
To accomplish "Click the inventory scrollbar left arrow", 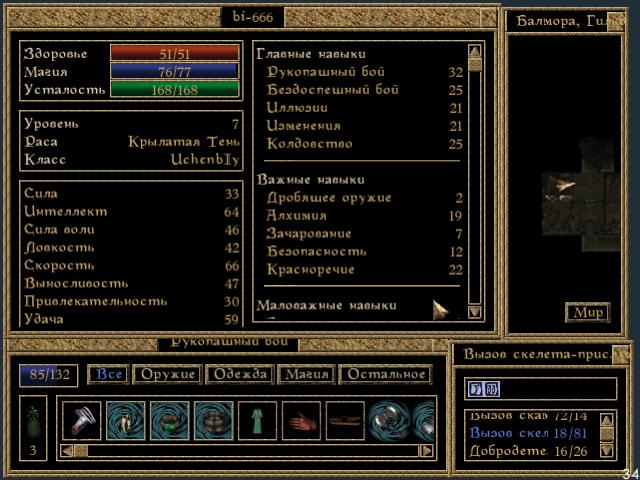I will pyautogui.click(x=66, y=451).
